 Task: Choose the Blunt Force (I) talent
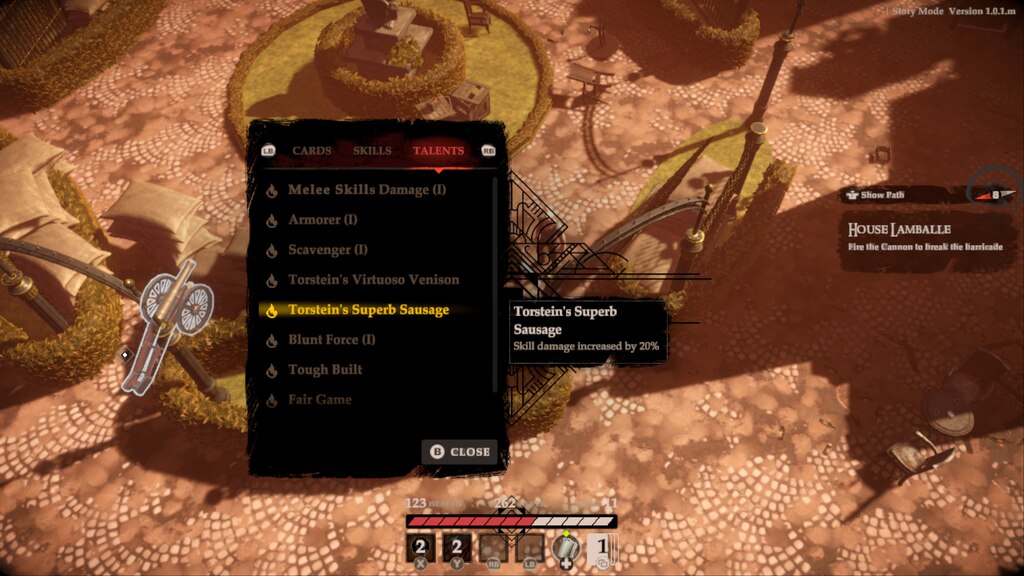(x=331, y=340)
